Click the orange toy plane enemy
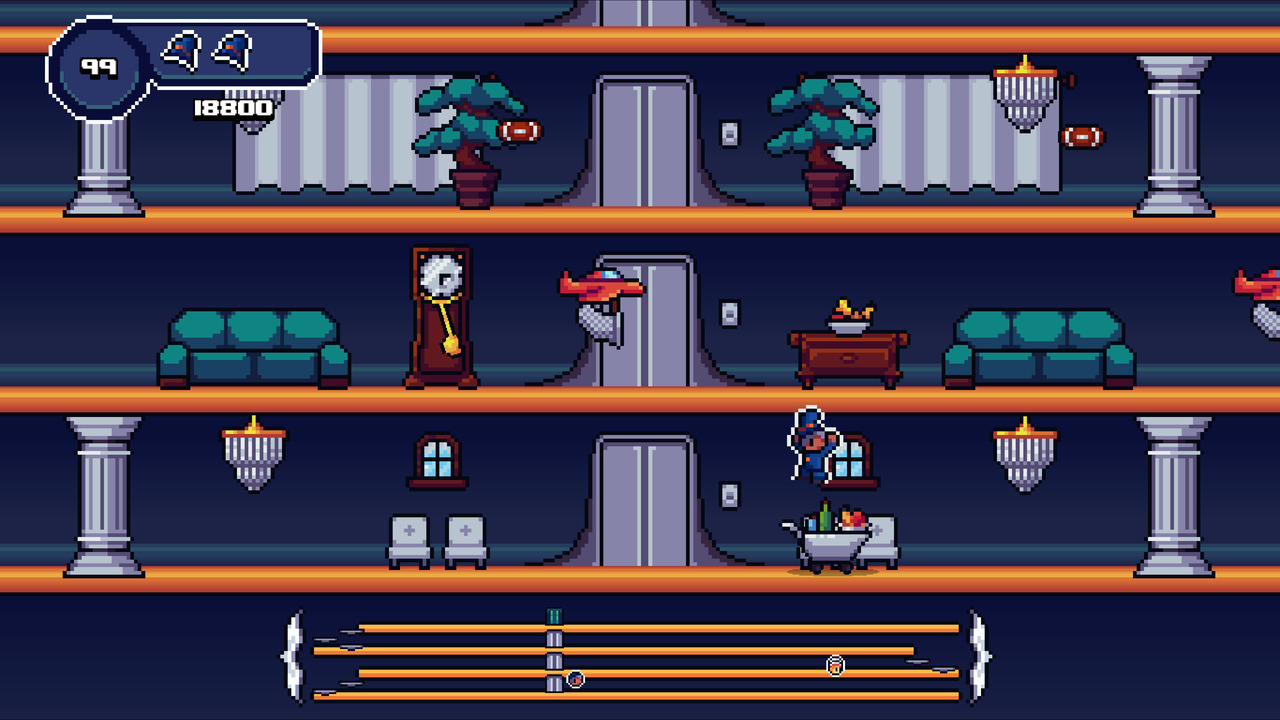The image size is (1280, 720). tap(600, 288)
